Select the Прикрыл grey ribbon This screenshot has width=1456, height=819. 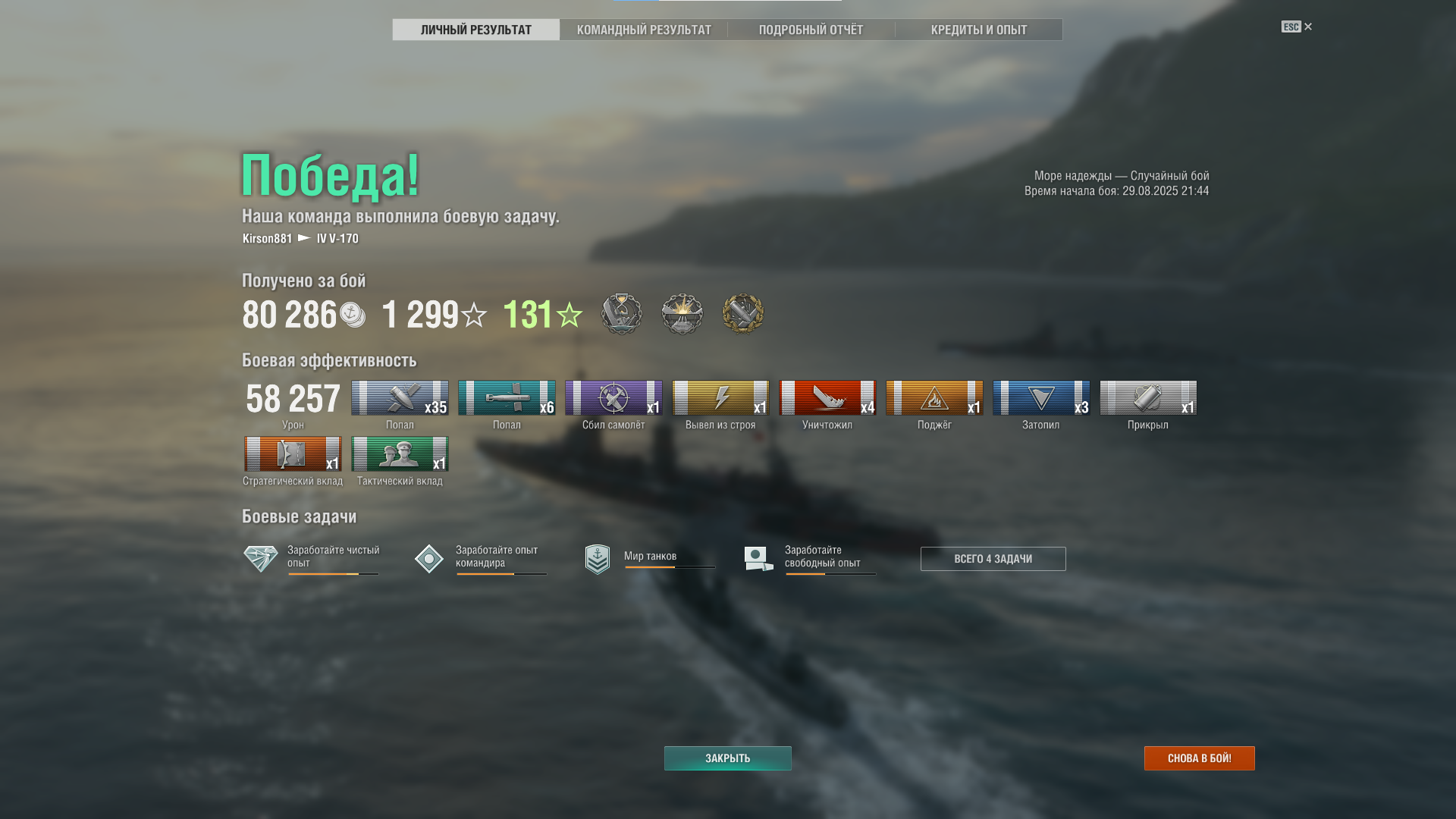coord(1148,398)
